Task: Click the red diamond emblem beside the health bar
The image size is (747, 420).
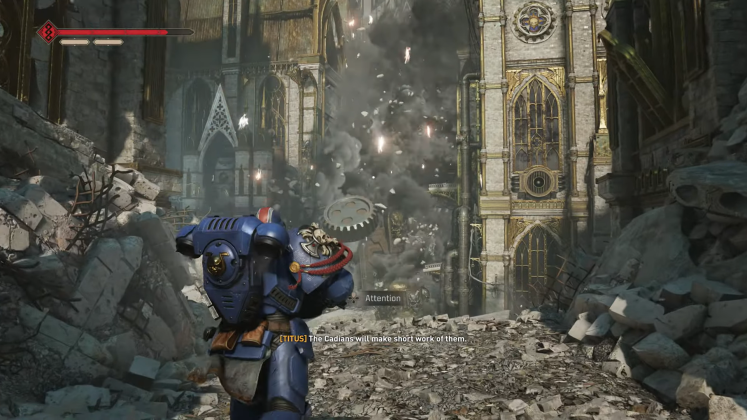Action: click(x=47, y=32)
